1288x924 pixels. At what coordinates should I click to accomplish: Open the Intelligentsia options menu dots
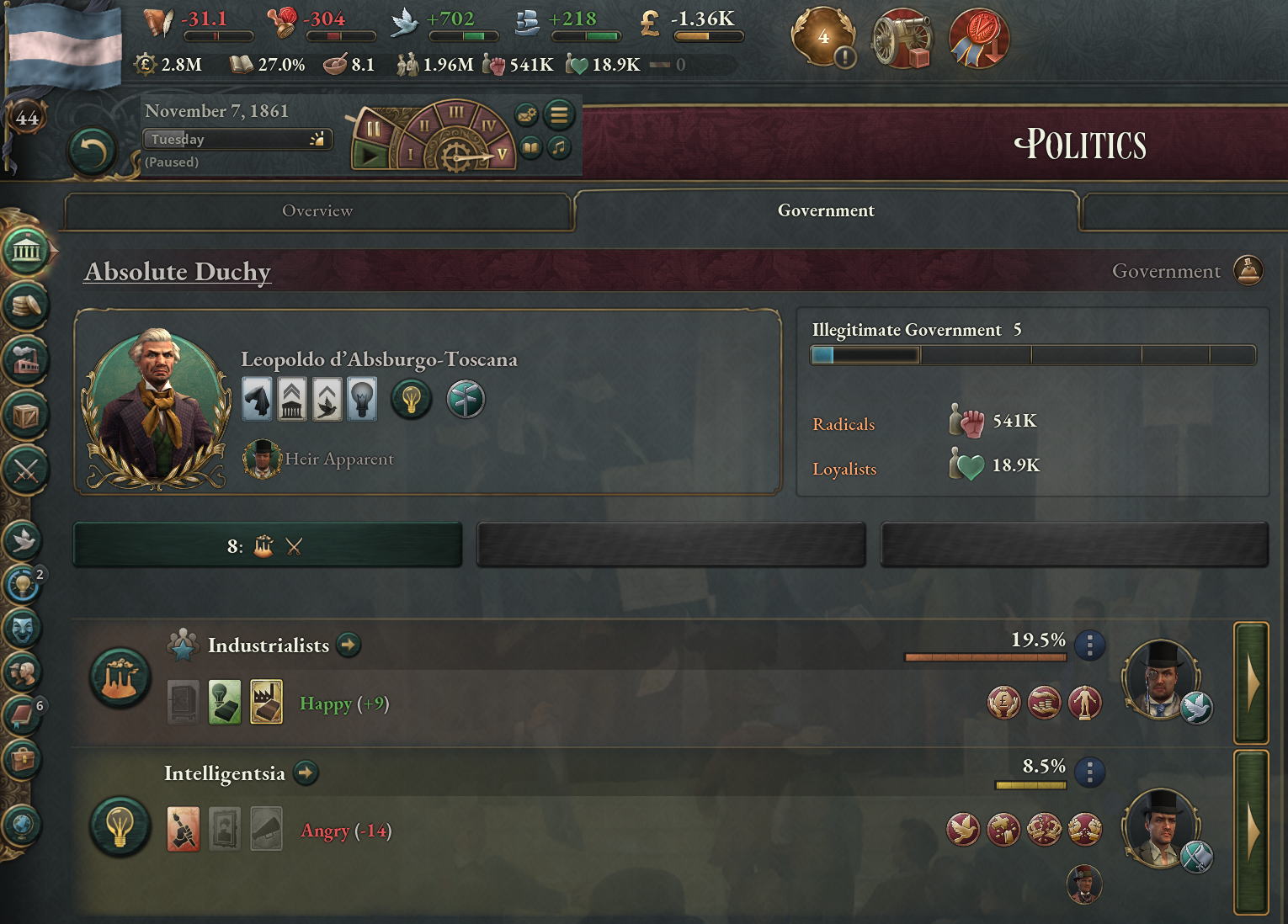1090,772
